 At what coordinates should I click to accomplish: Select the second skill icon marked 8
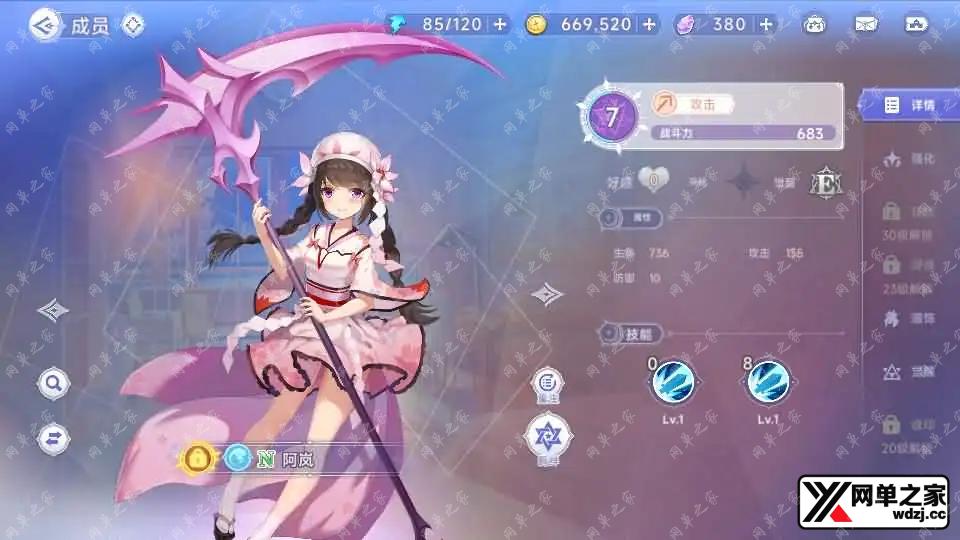768,380
